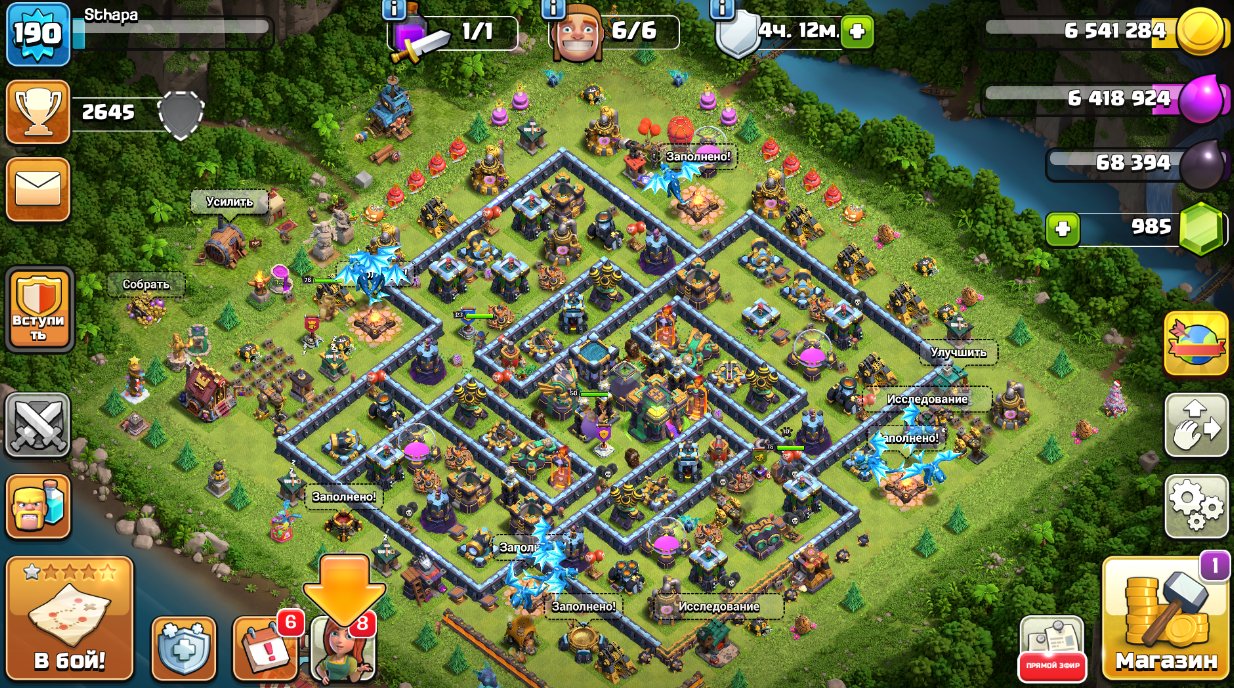Open the settings gears button
The height and width of the screenshot is (688, 1234).
click(x=1196, y=507)
